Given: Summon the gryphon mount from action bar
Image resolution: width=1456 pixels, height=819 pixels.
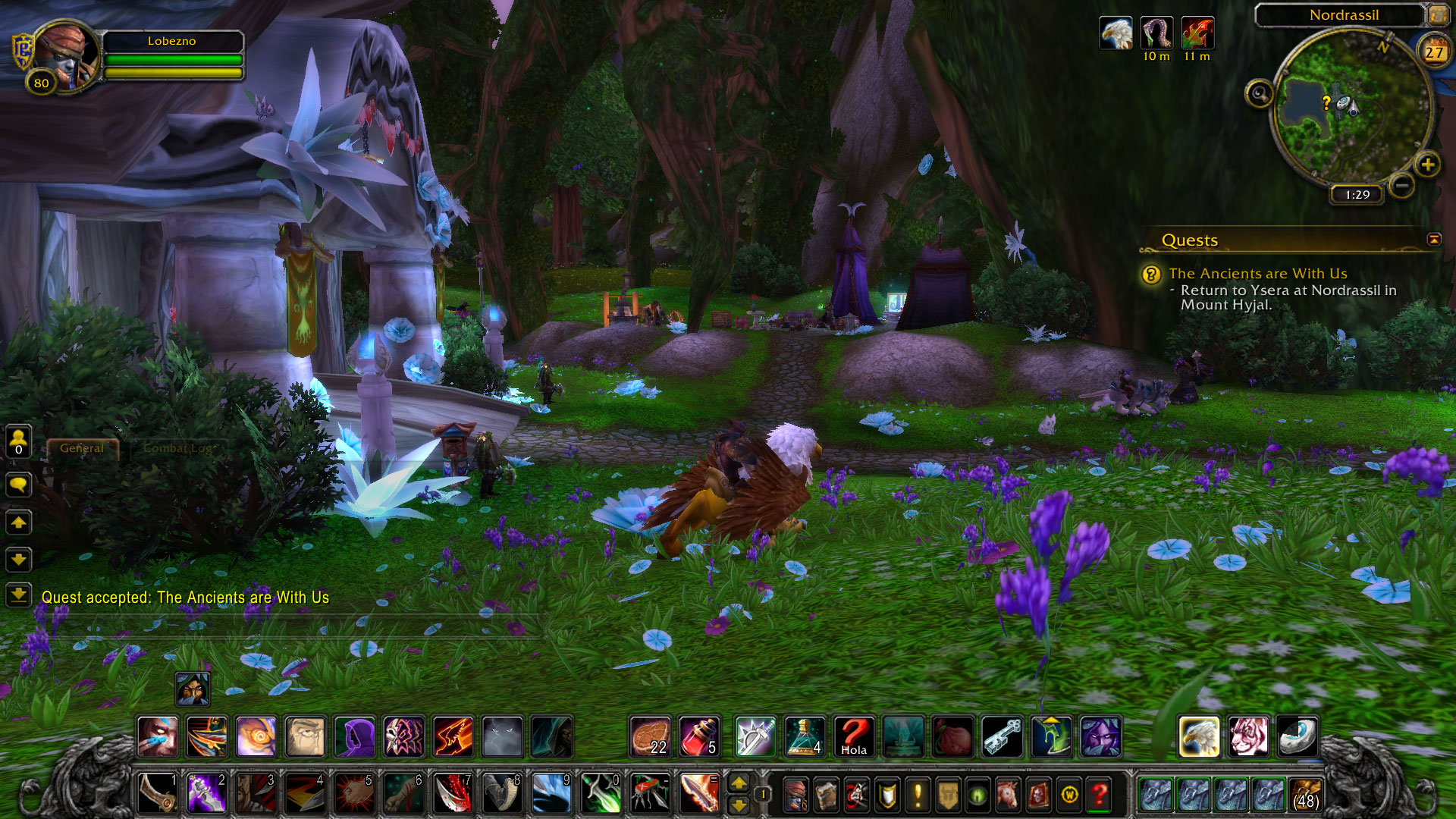Looking at the screenshot, I should point(1199,737).
